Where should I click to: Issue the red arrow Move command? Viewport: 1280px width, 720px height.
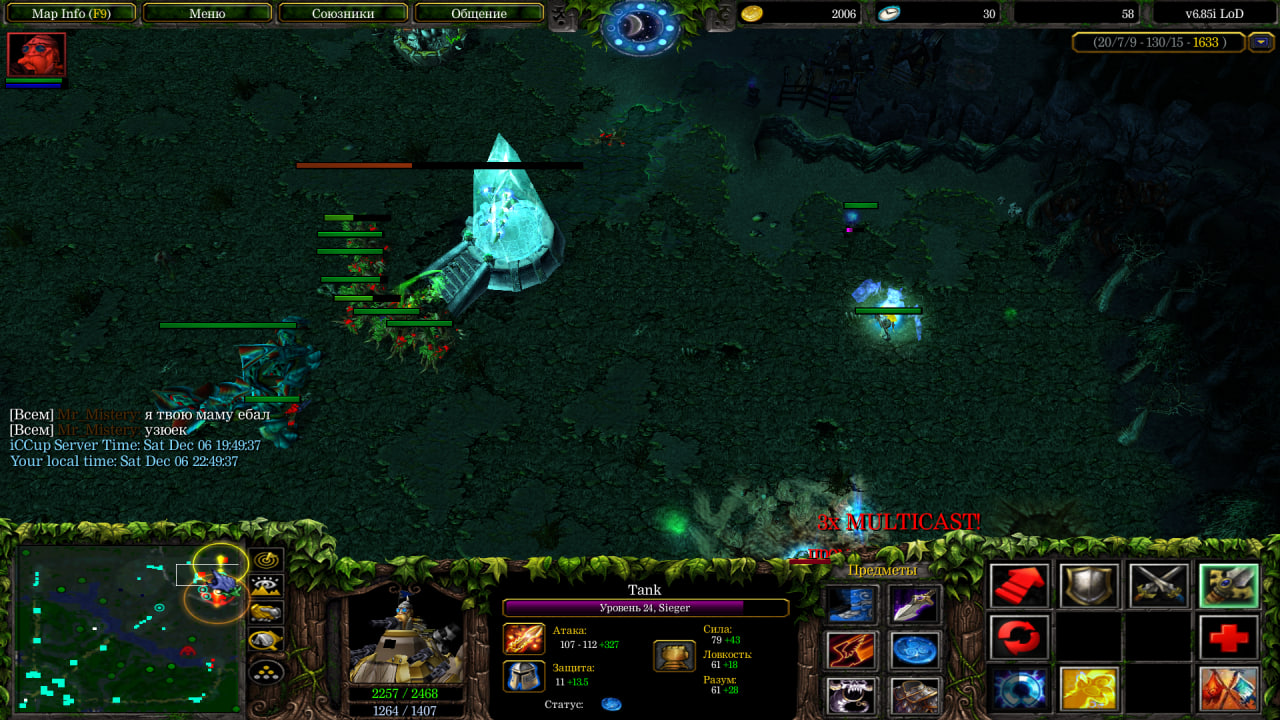tap(1020, 586)
